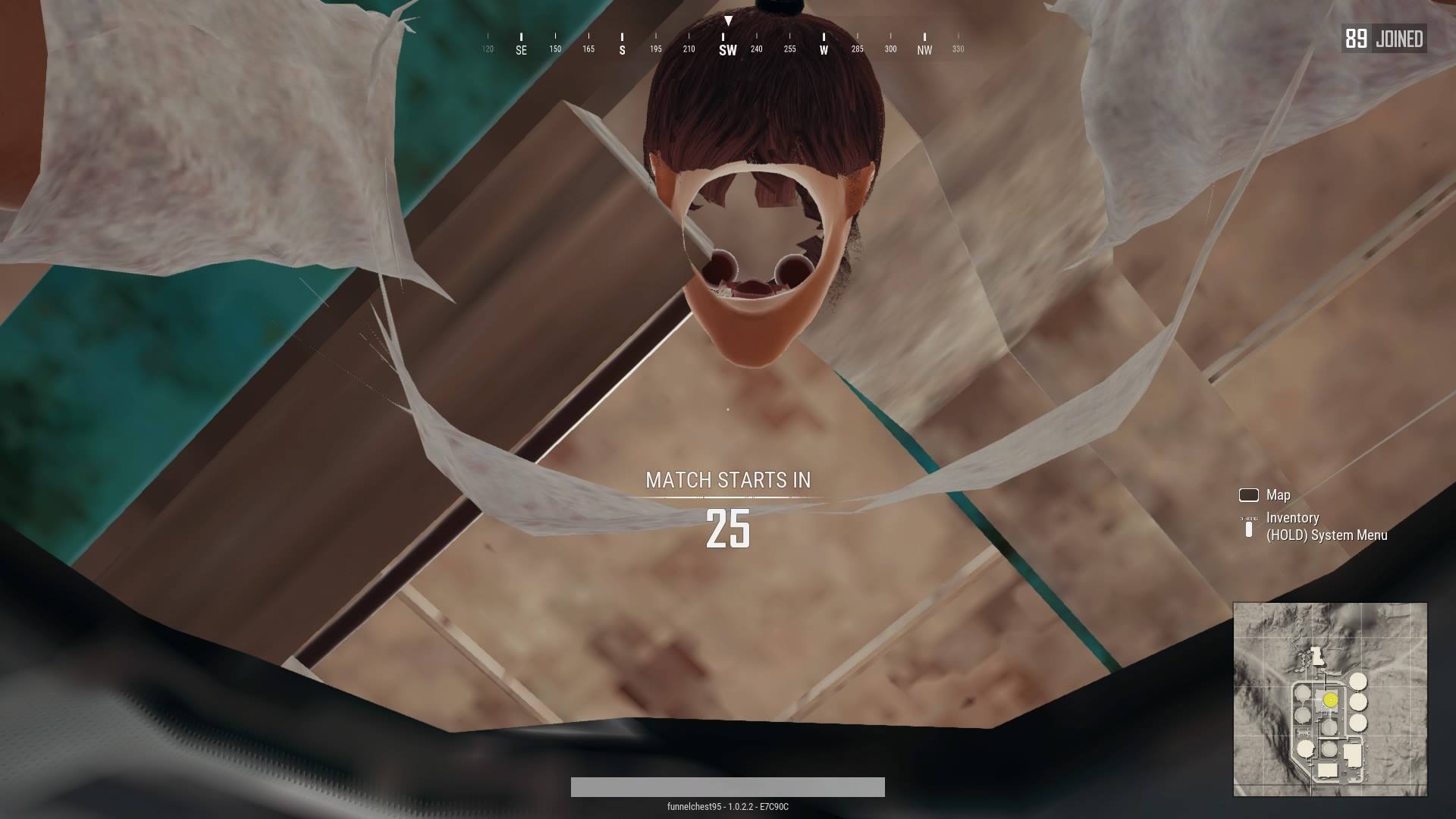Click the 240 bearing on the compass

755,49
